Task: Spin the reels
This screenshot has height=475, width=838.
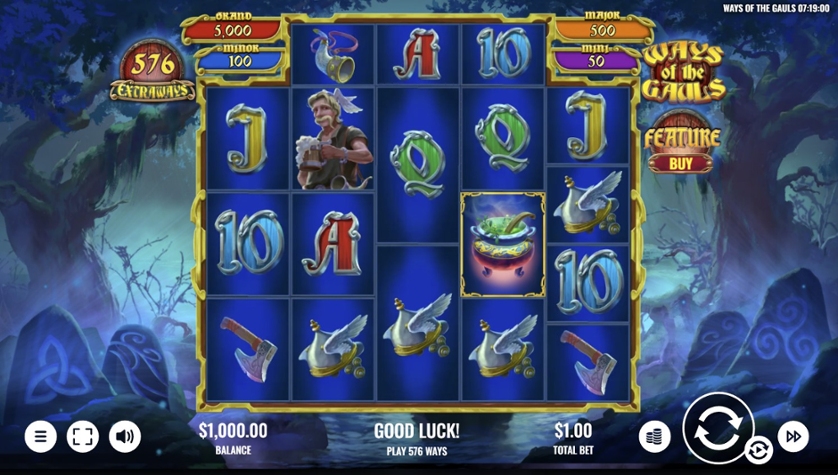Action: [x=718, y=428]
